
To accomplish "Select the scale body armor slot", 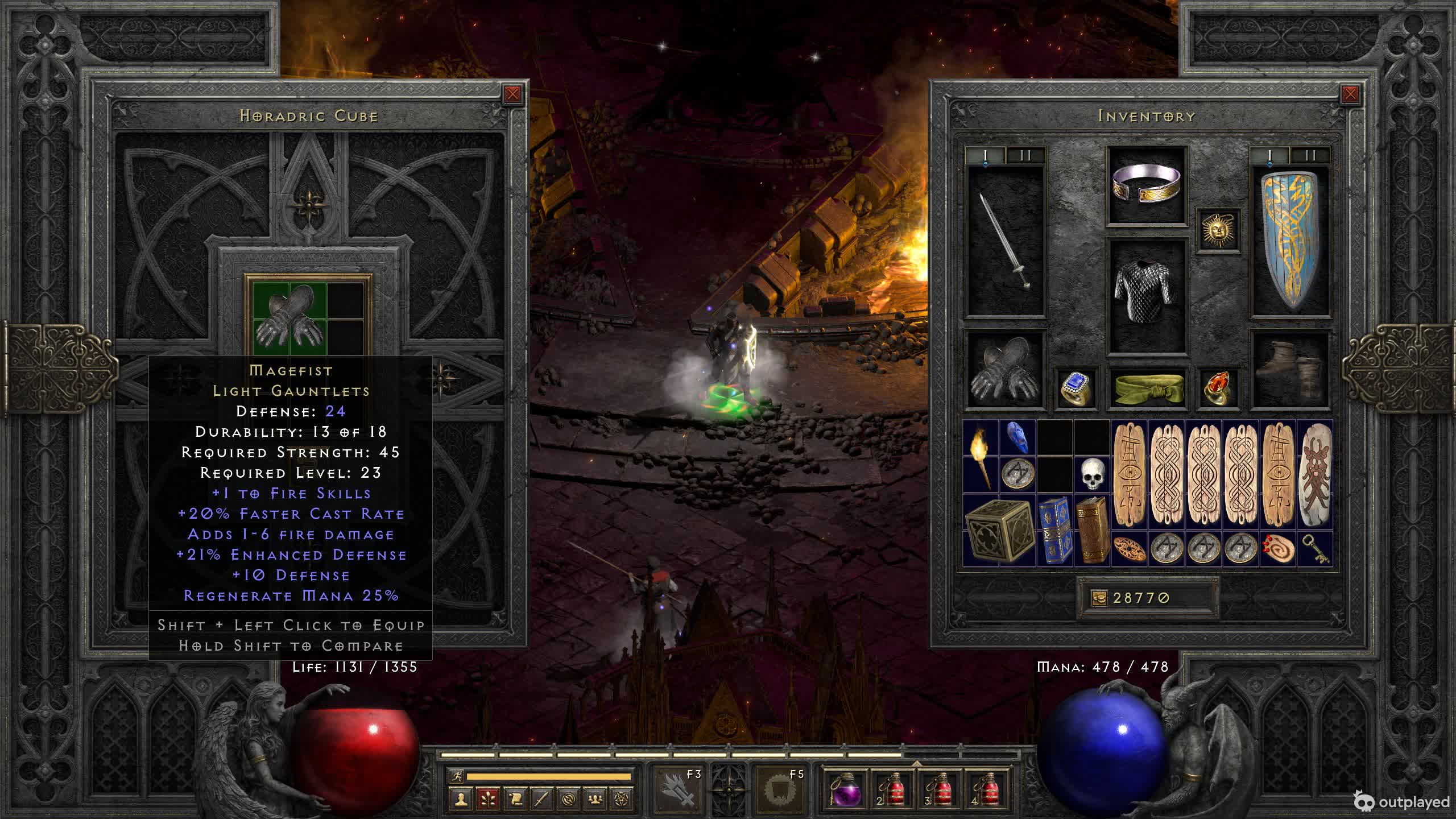I will coord(1147,296).
